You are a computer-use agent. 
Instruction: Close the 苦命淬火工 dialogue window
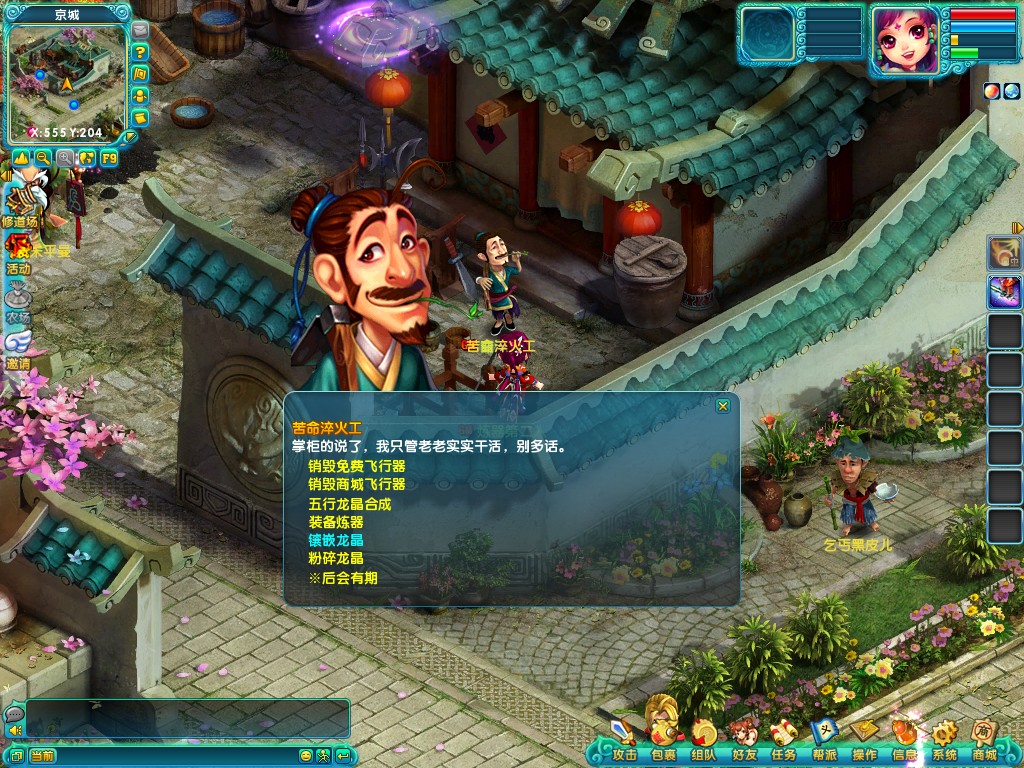click(722, 406)
